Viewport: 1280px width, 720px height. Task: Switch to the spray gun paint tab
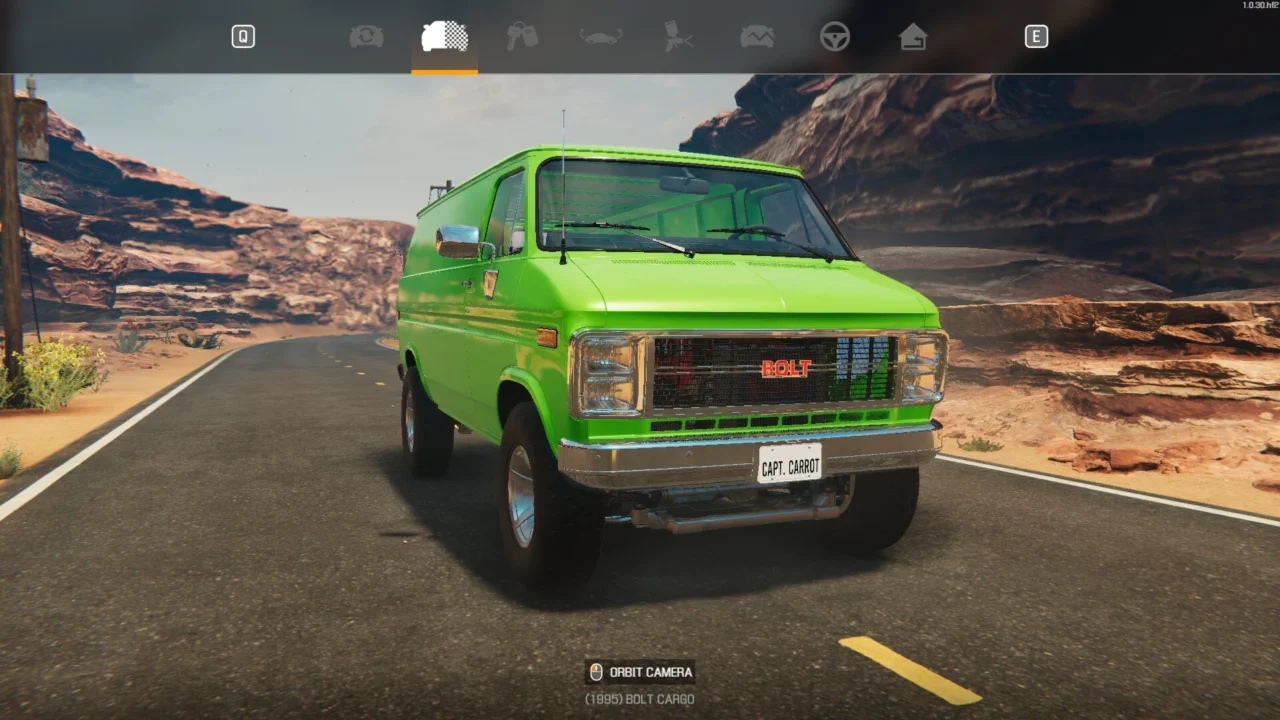pos(679,37)
